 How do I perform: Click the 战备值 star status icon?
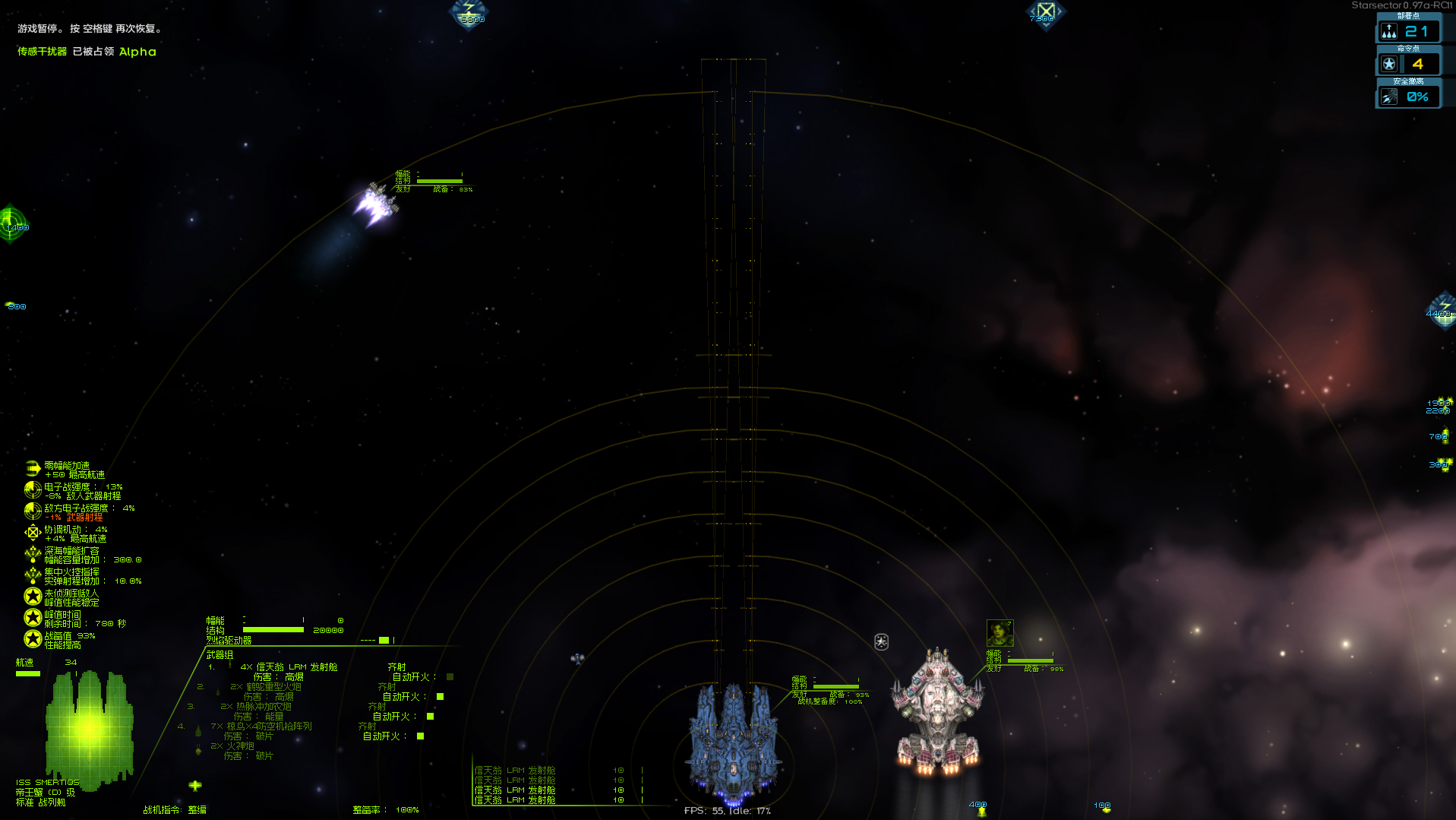click(33, 639)
